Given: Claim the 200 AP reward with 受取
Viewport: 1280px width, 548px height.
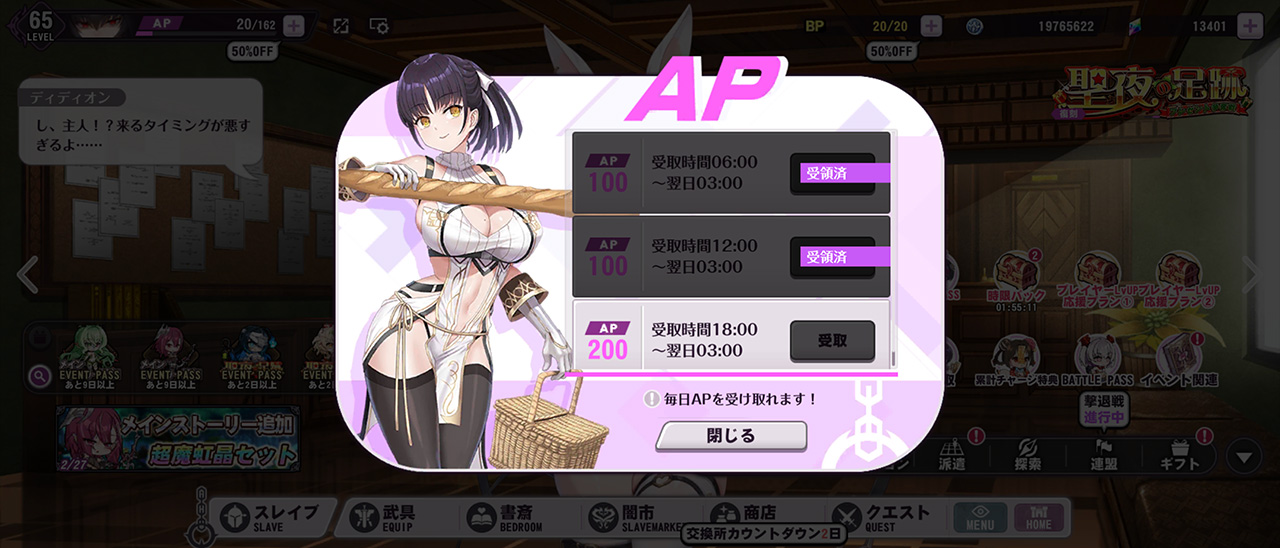Looking at the screenshot, I should coord(832,341).
